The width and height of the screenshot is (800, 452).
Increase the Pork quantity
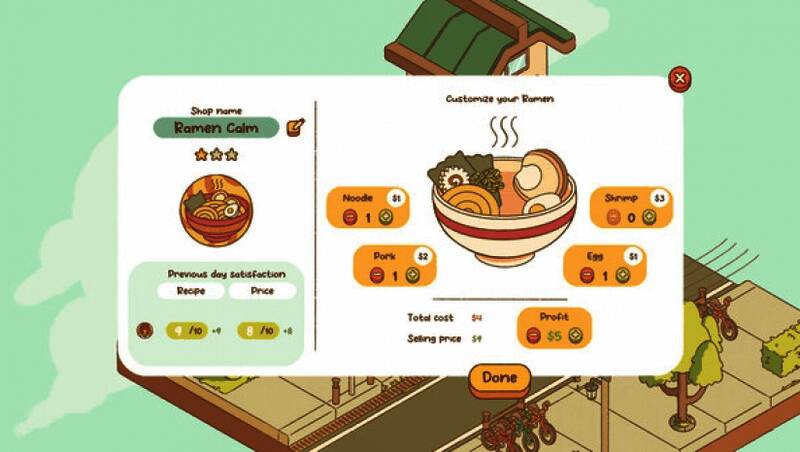414,275
